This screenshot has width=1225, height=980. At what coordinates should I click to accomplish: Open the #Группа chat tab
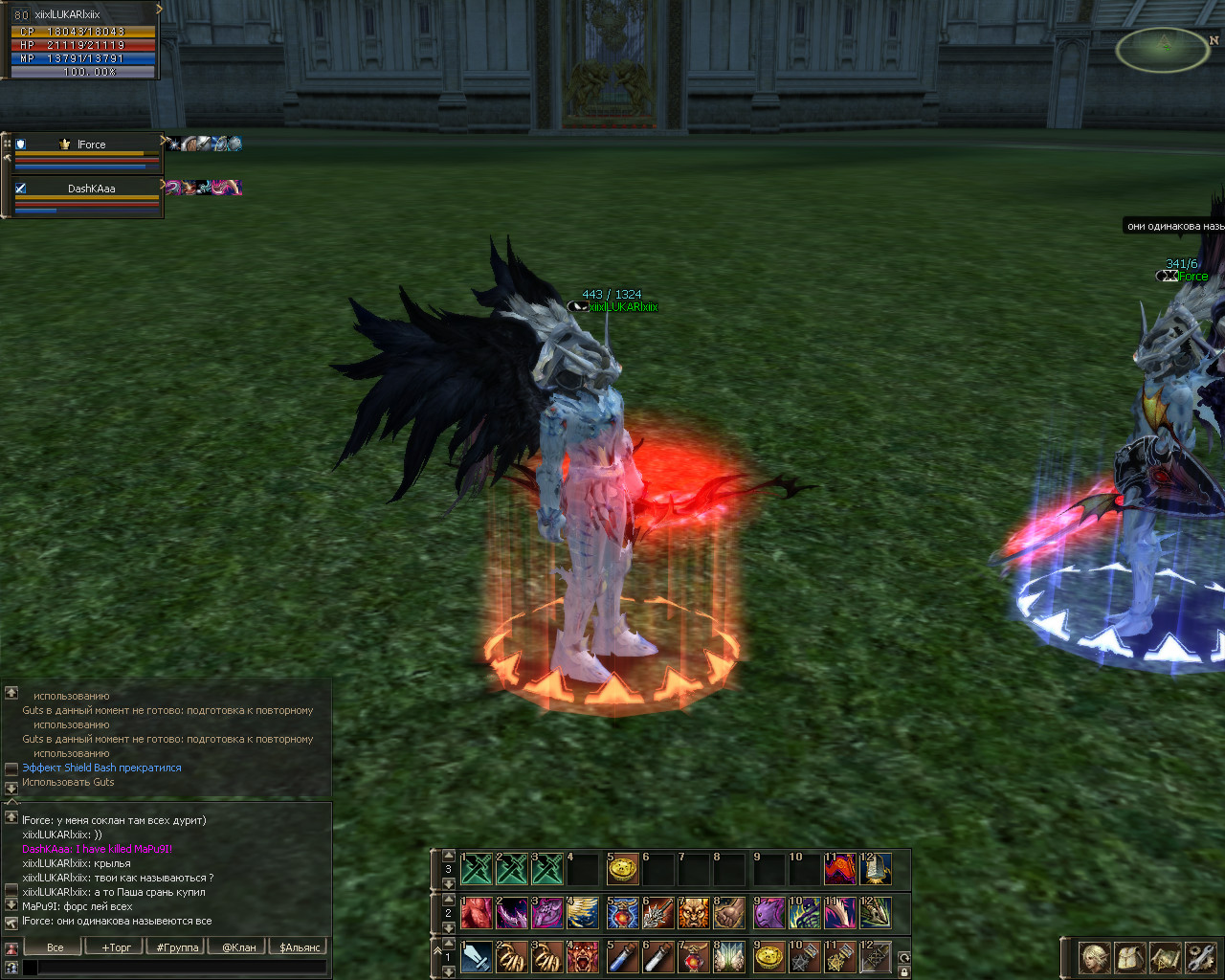coord(177,947)
